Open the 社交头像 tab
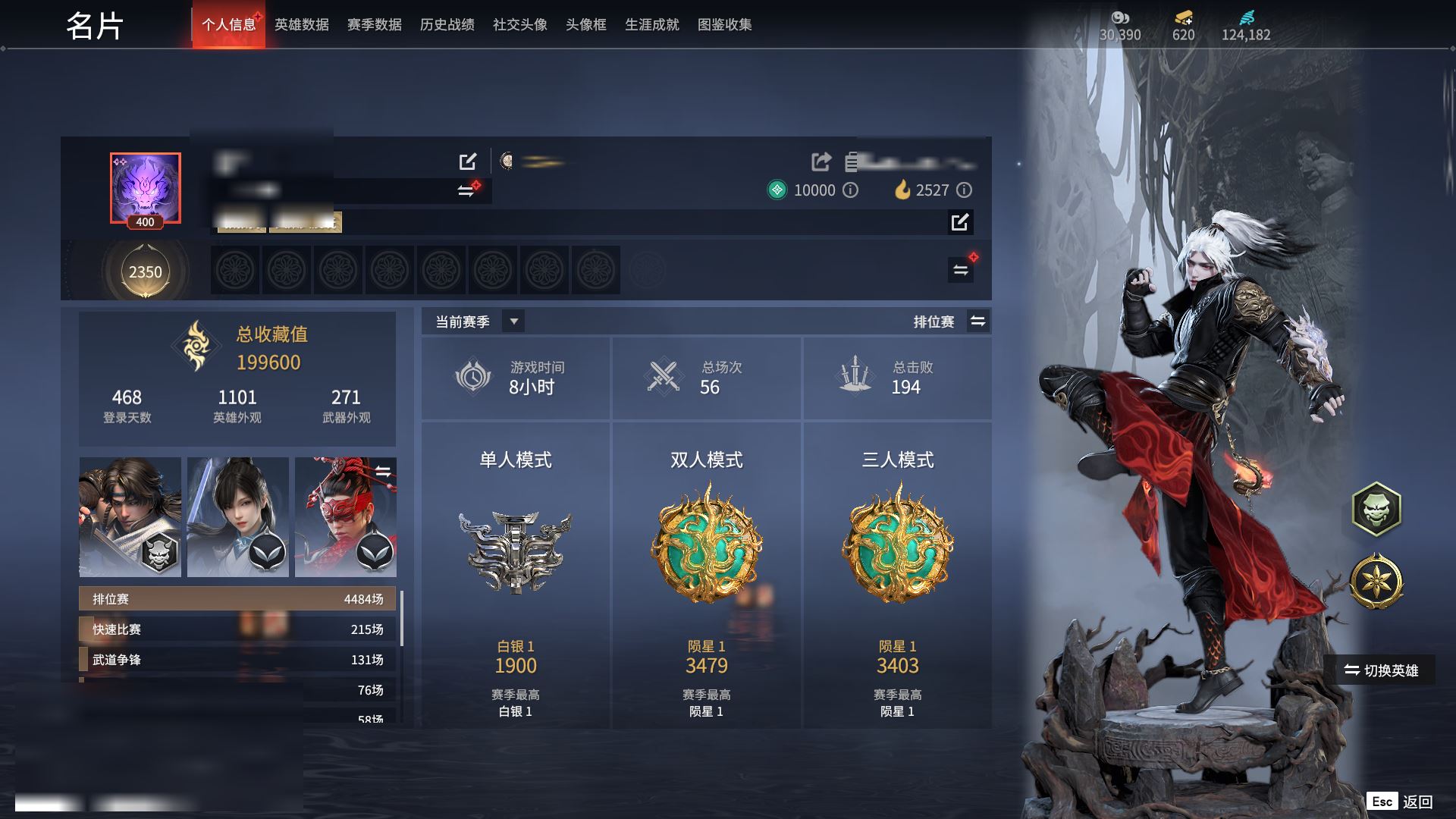Screen dimensions: 1456x819 (x=519, y=25)
